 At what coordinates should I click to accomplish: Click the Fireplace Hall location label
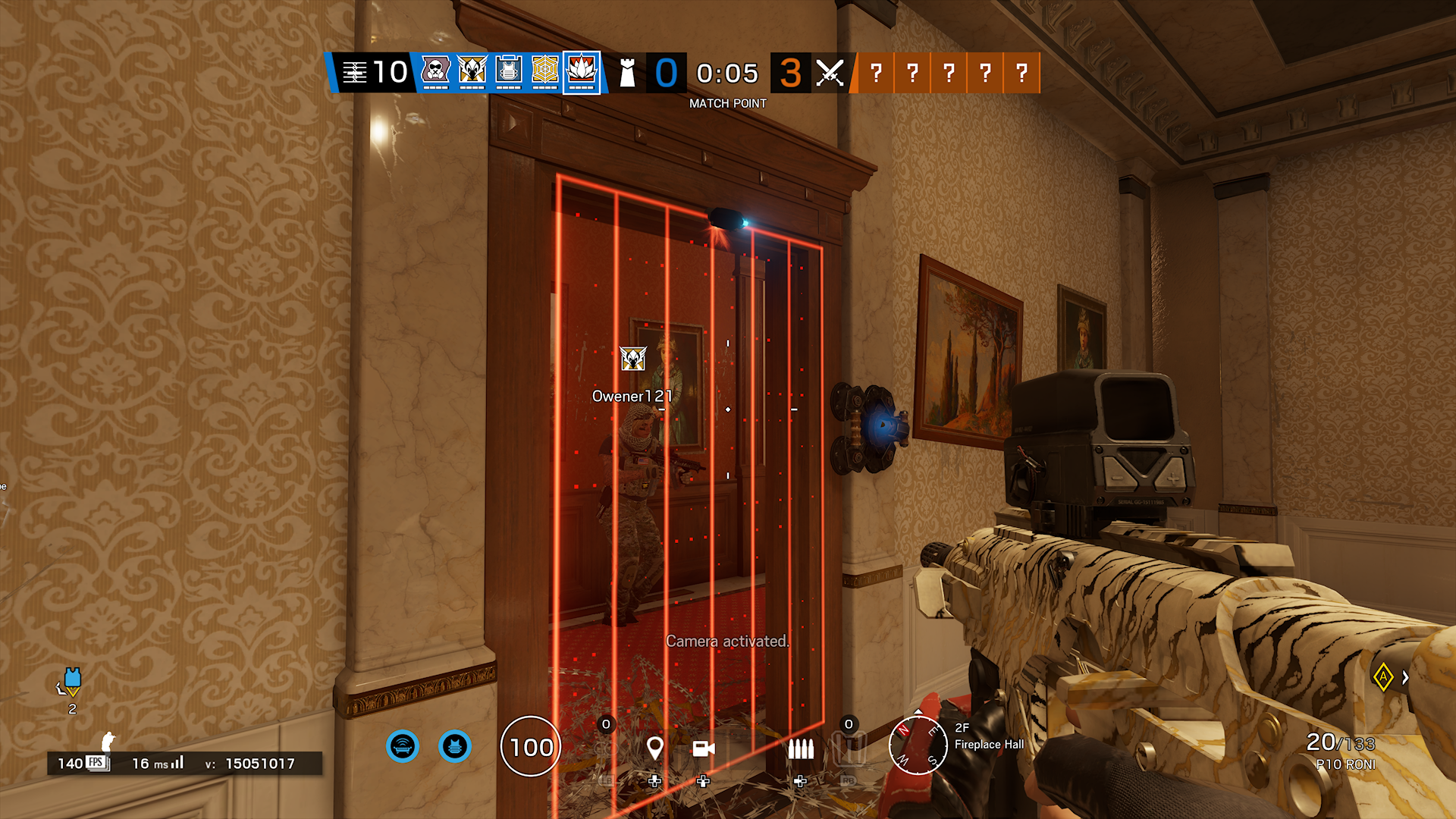[988, 744]
